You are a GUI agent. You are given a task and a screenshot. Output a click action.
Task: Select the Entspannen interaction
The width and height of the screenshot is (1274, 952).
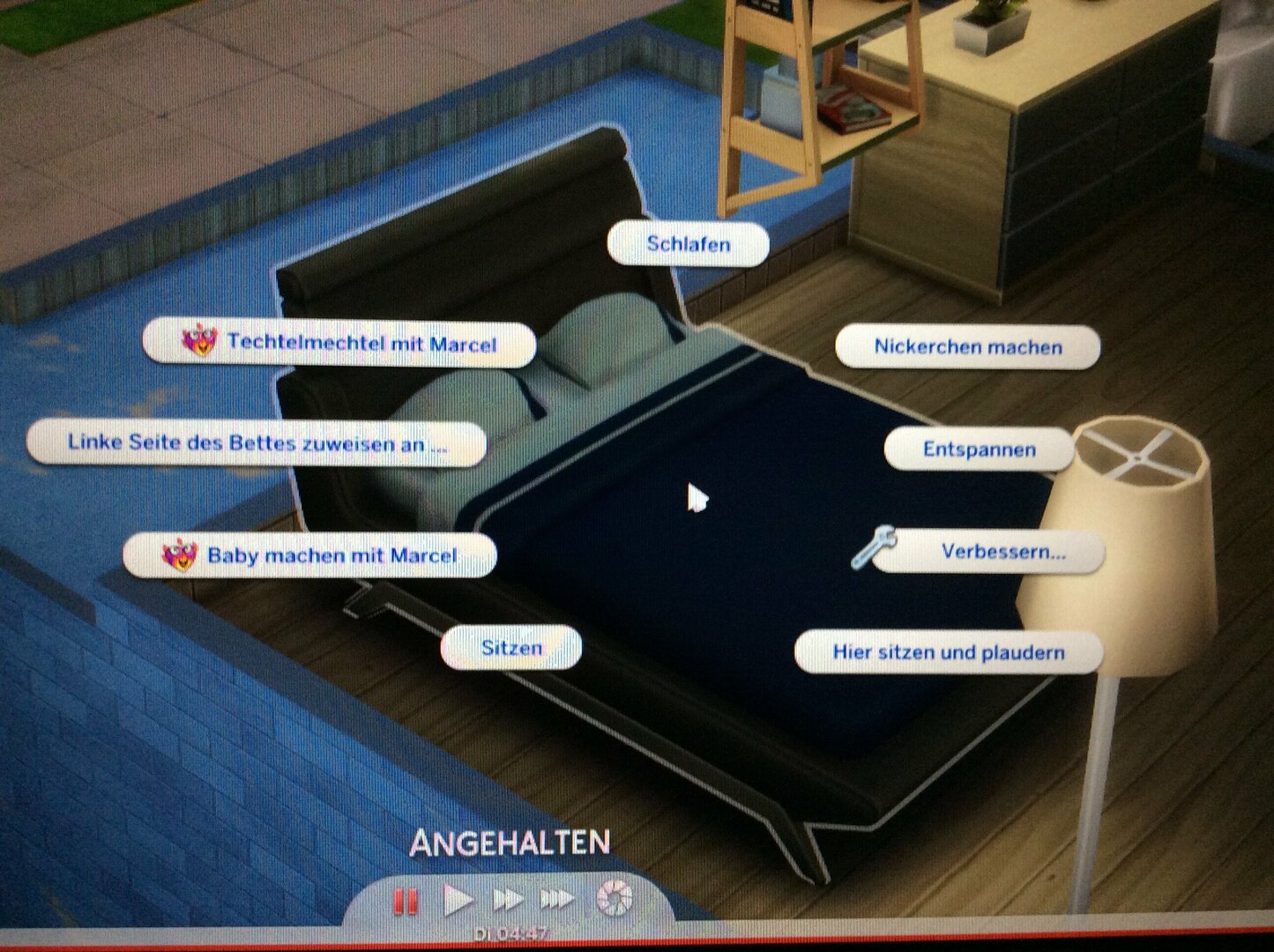tap(979, 450)
